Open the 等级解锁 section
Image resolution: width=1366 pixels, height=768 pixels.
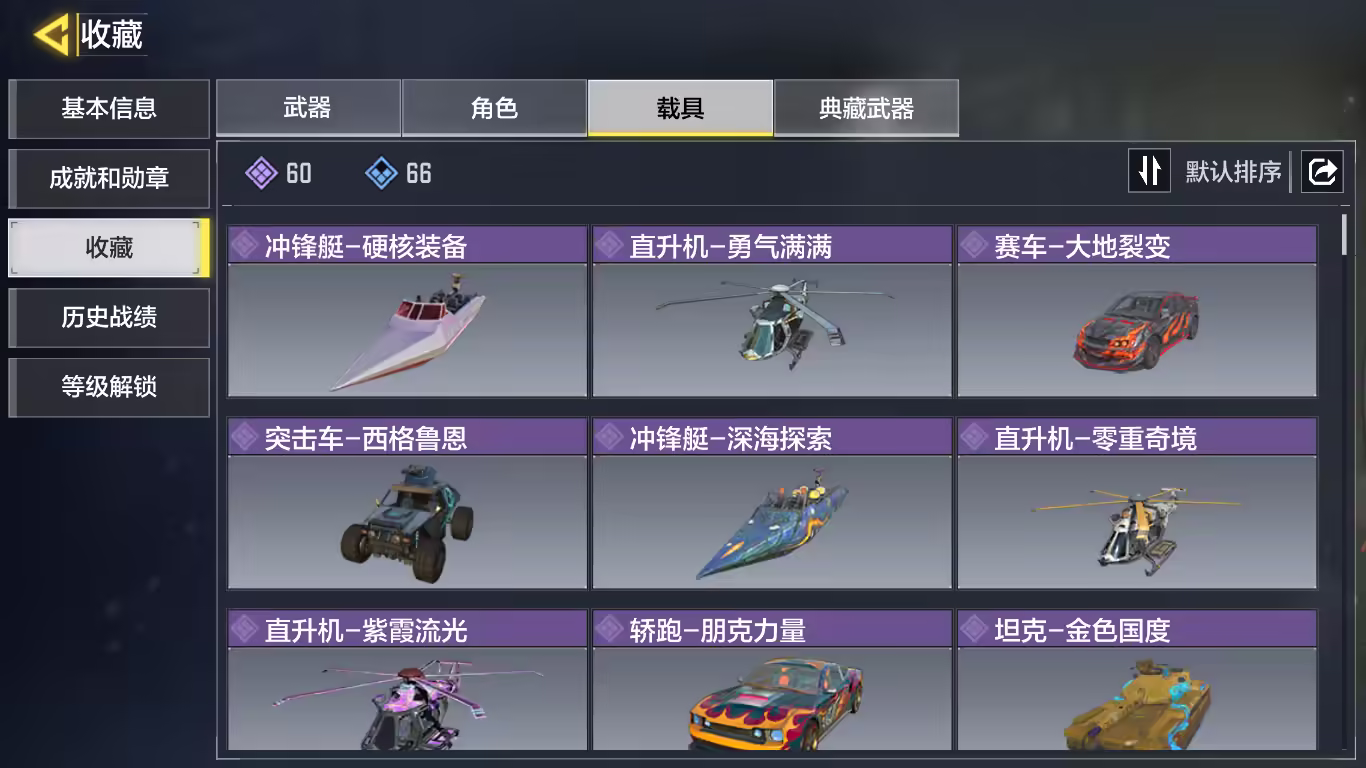pos(109,387)
